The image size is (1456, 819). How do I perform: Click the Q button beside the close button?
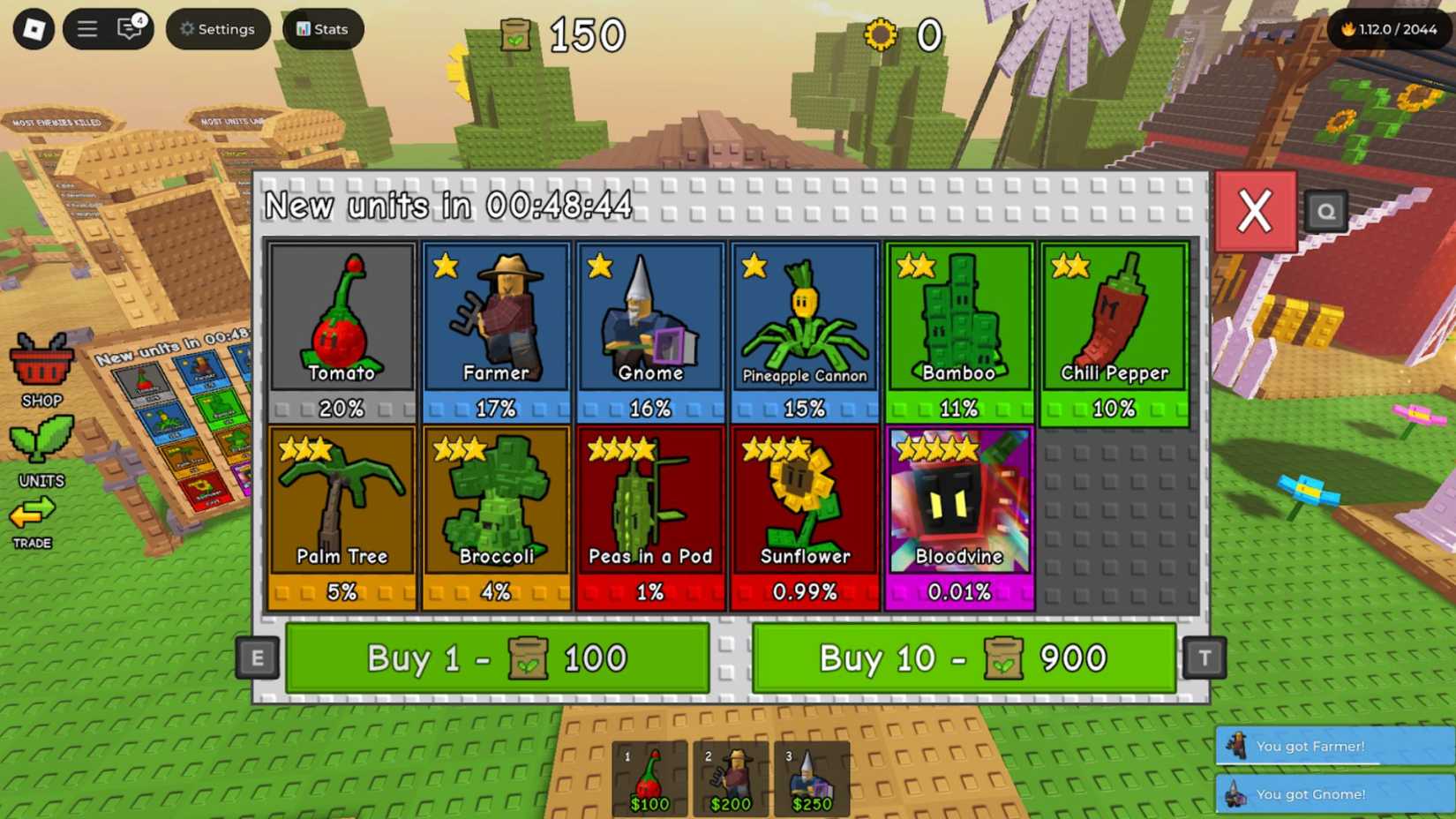1325,212
